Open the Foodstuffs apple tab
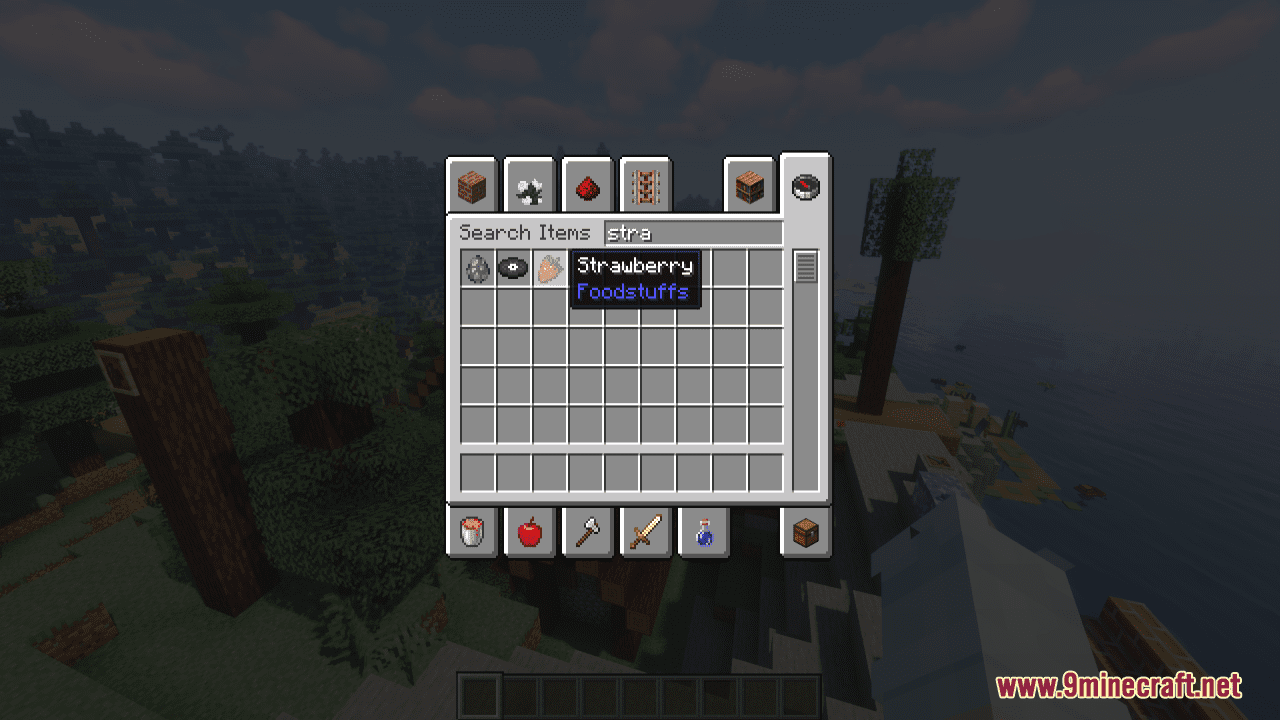Screen dimensions: 1280x720 (529, 532)
